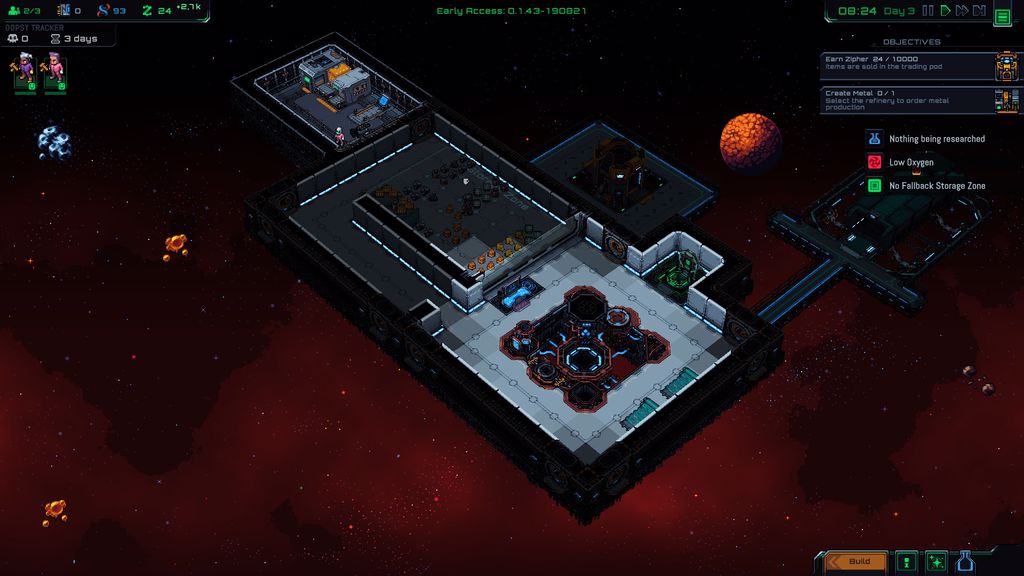
Task: Click the green sparkle star button
Action: (x=936, y=561)
